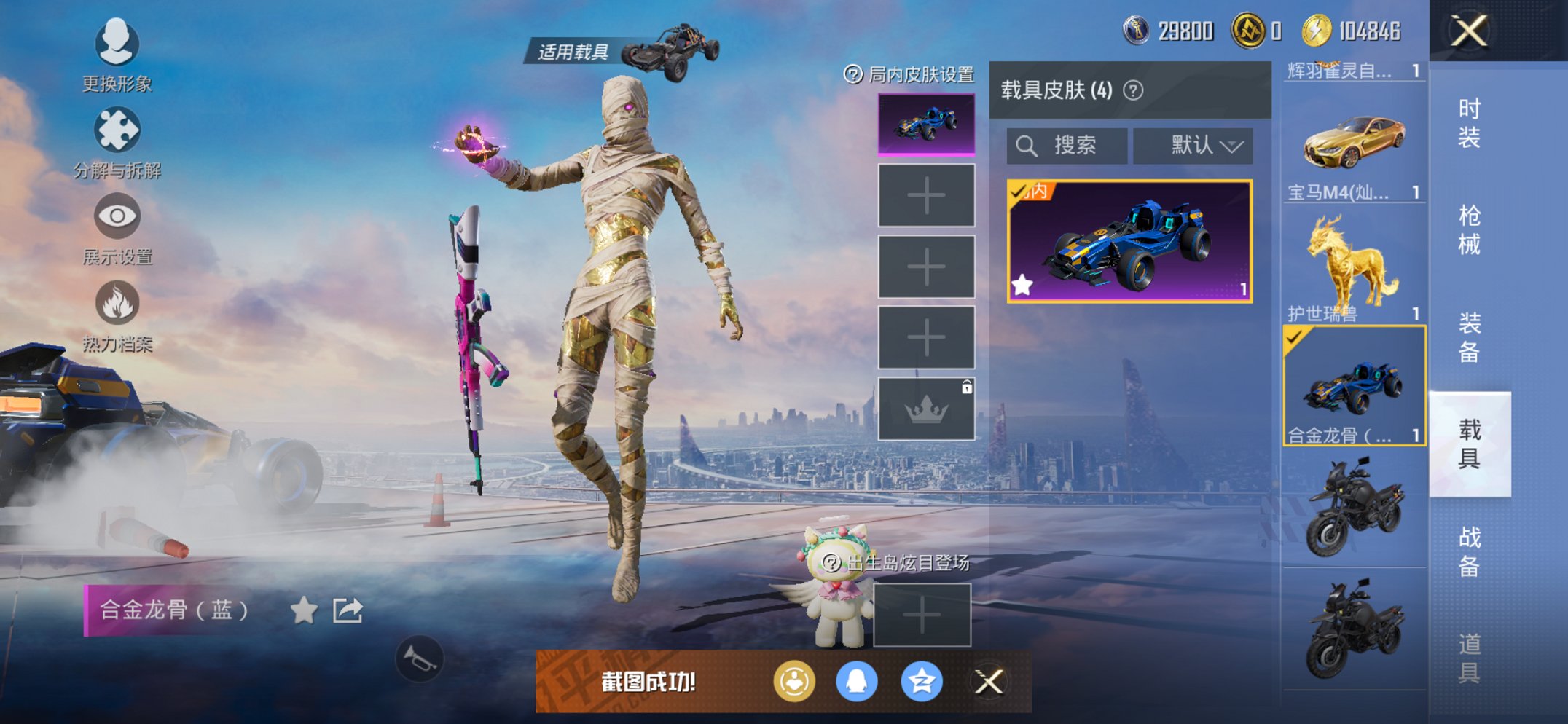
Task: Click the 搜索 search button
Action: pyautogui.click(x=1066, y=145)
